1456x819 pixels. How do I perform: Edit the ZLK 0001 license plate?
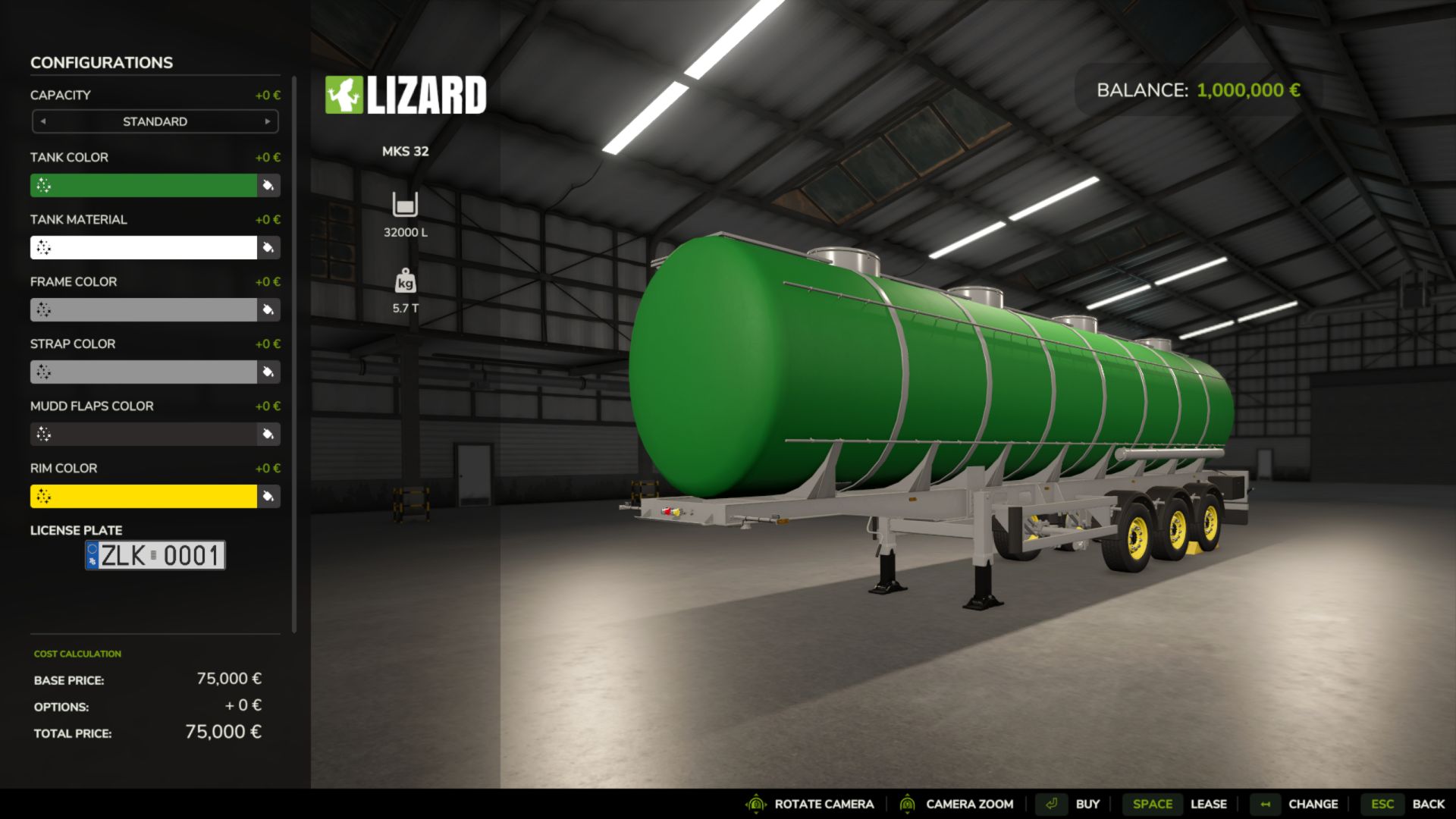[x=155, y=555]
